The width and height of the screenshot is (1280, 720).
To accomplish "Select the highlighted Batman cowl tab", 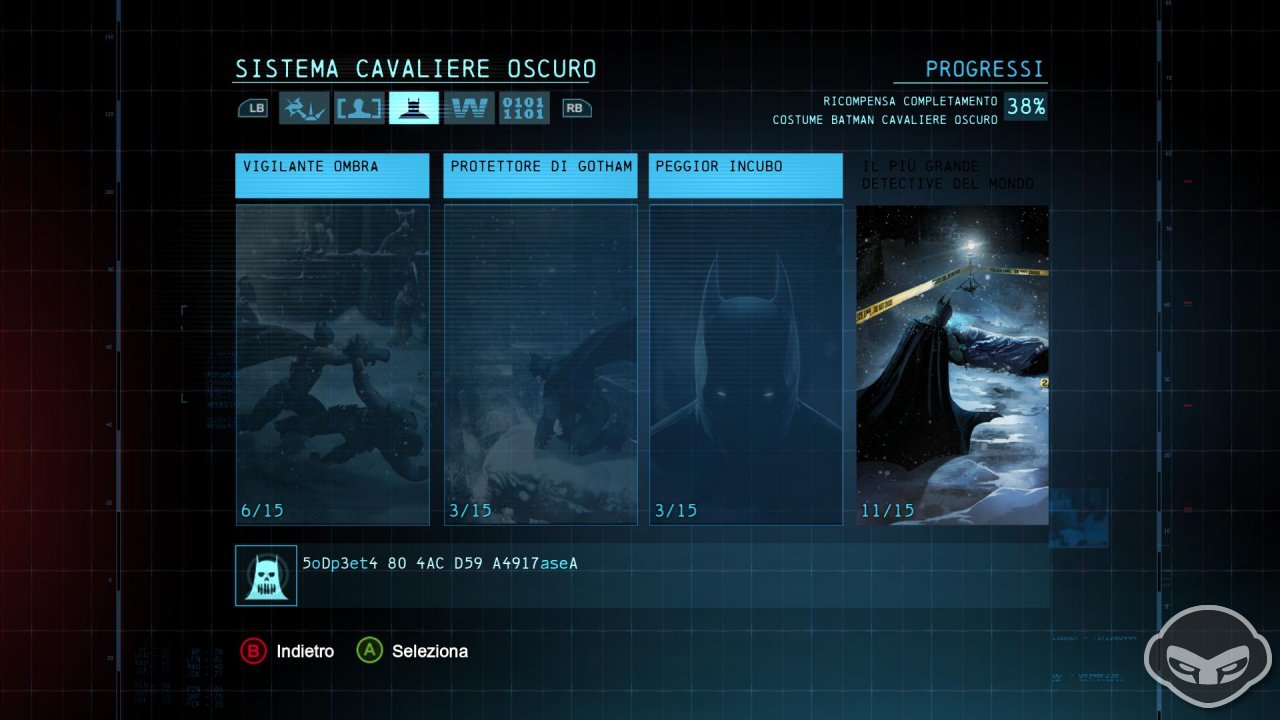I will (413, 108).
